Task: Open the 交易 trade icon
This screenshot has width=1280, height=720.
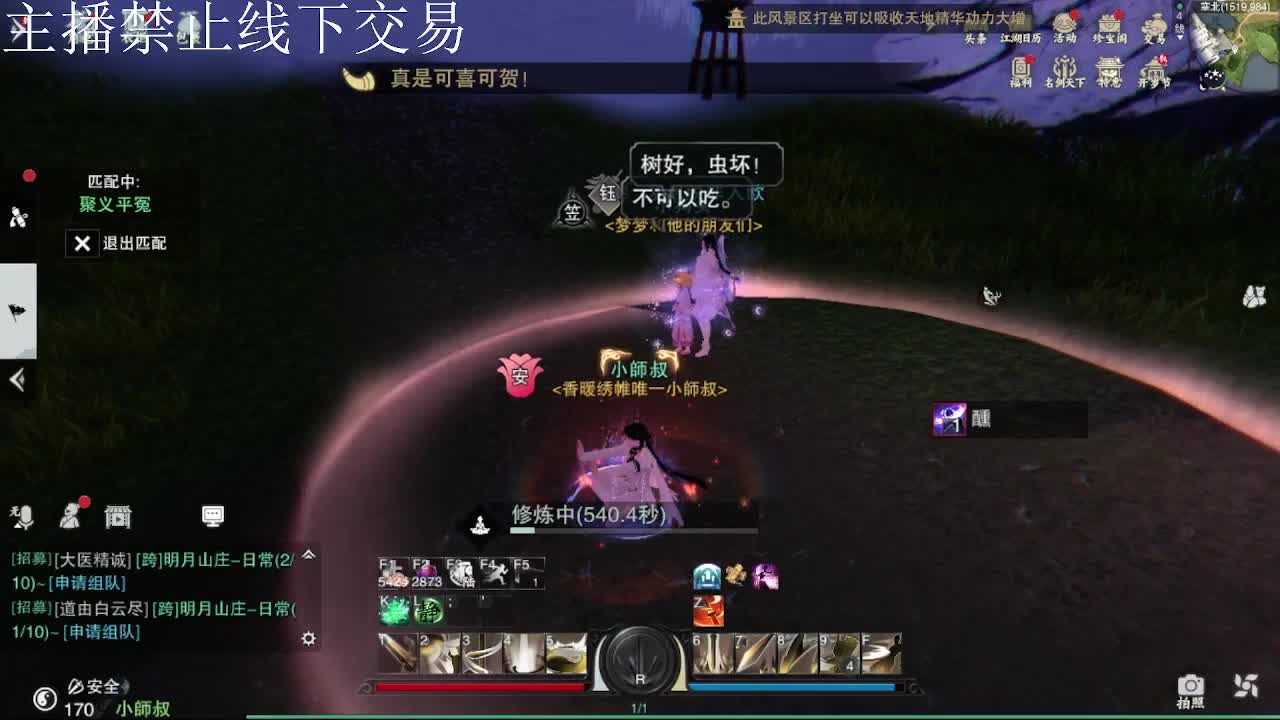Action: coord(1156,22)
